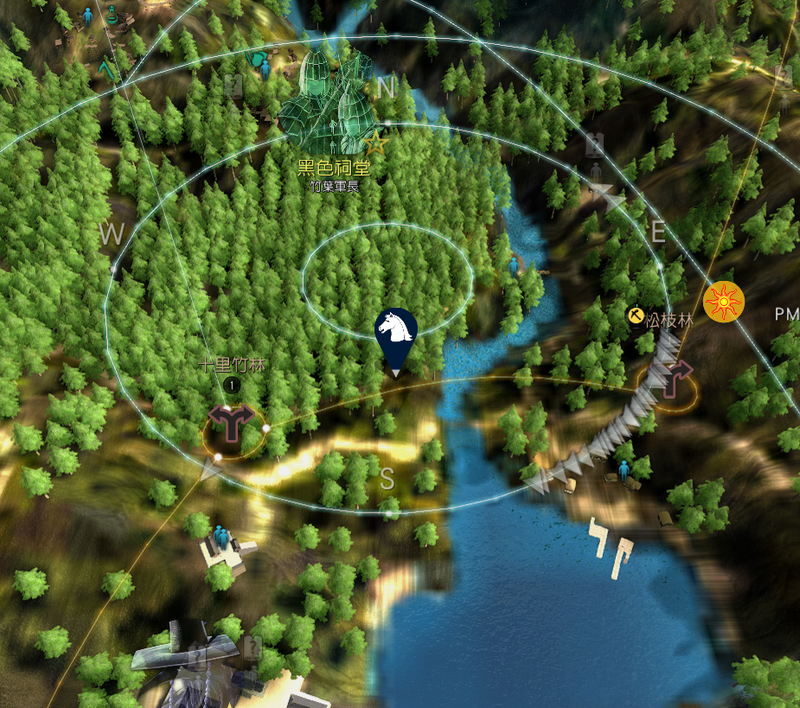
Task: Select the white horse location marker
Action: tap(395, 331)
